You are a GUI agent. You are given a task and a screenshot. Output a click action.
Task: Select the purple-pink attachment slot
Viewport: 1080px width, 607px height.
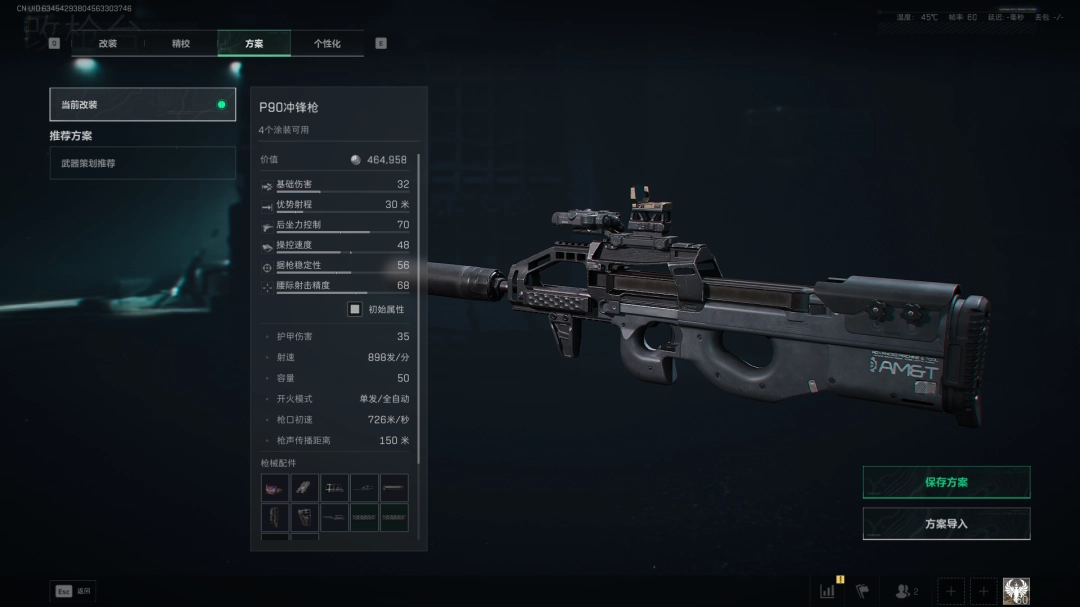[x=275, y=488]
